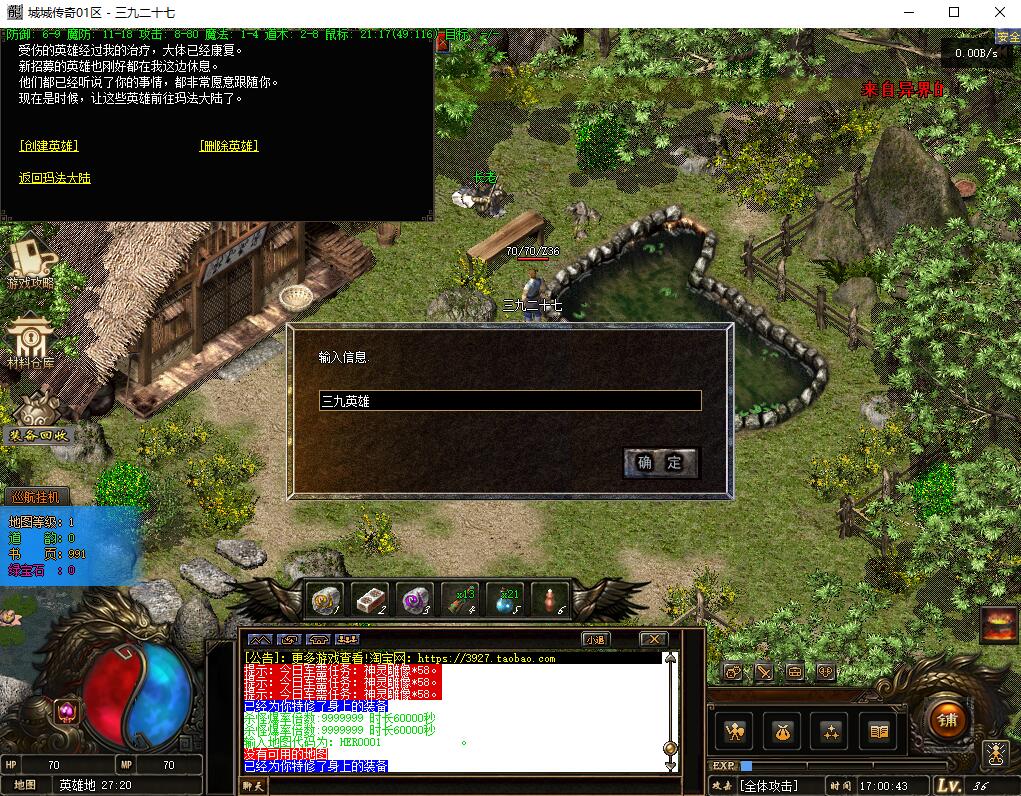
Task: Click the 小退 logout button
Action: [x=595, y=639]
